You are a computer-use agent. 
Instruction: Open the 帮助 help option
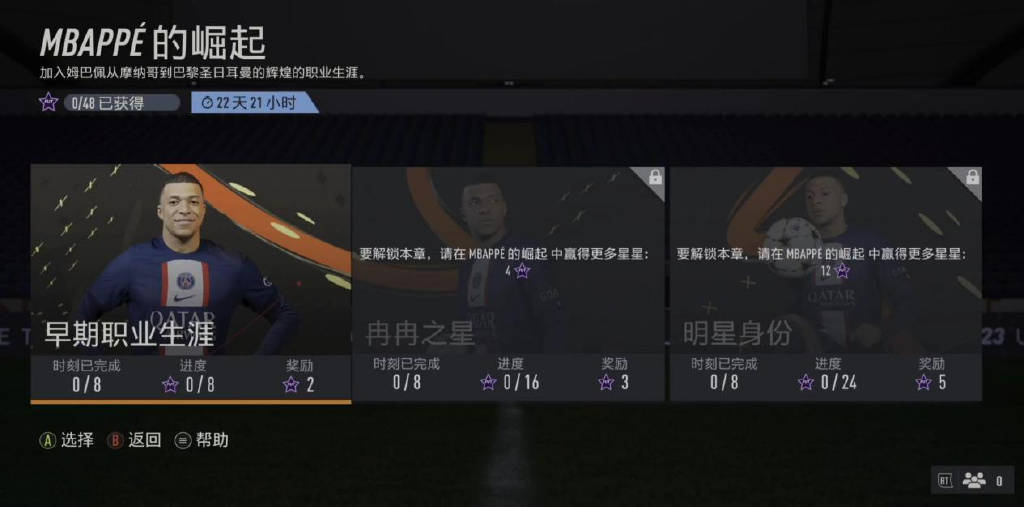pyautogui.click(x=202, y=440)
